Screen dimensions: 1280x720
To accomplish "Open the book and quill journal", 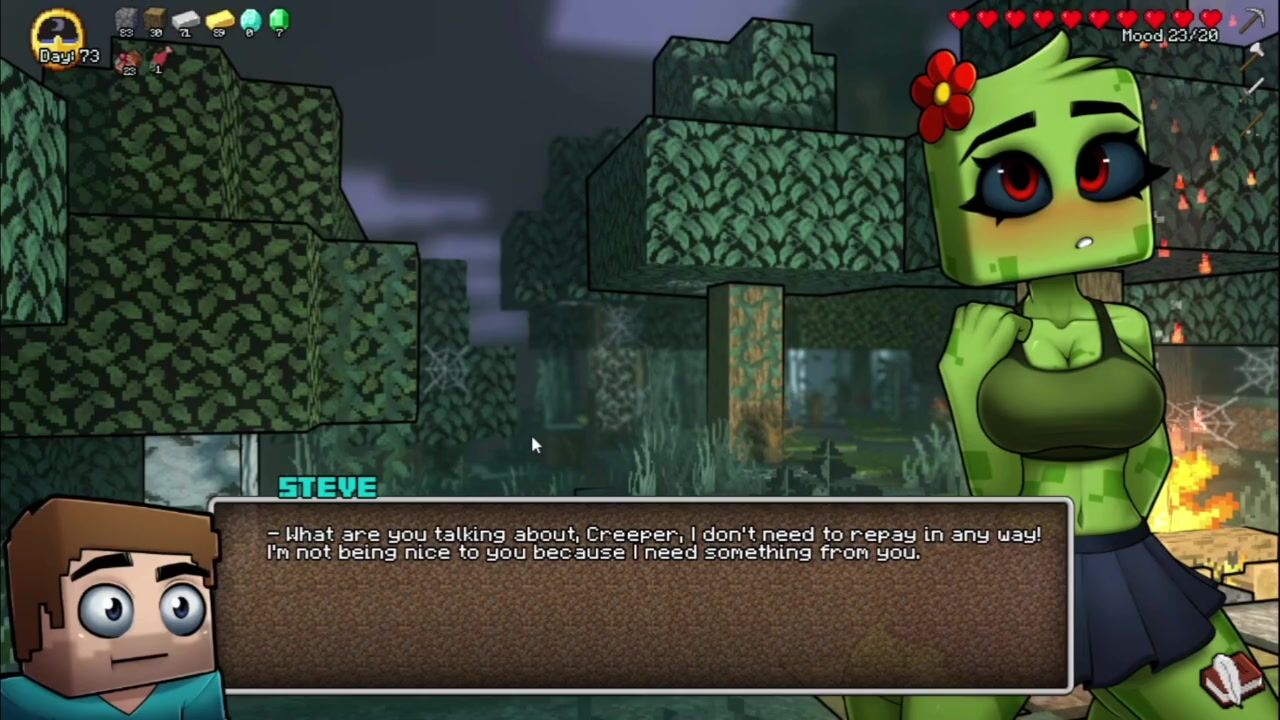I will tap(1233, 677).
